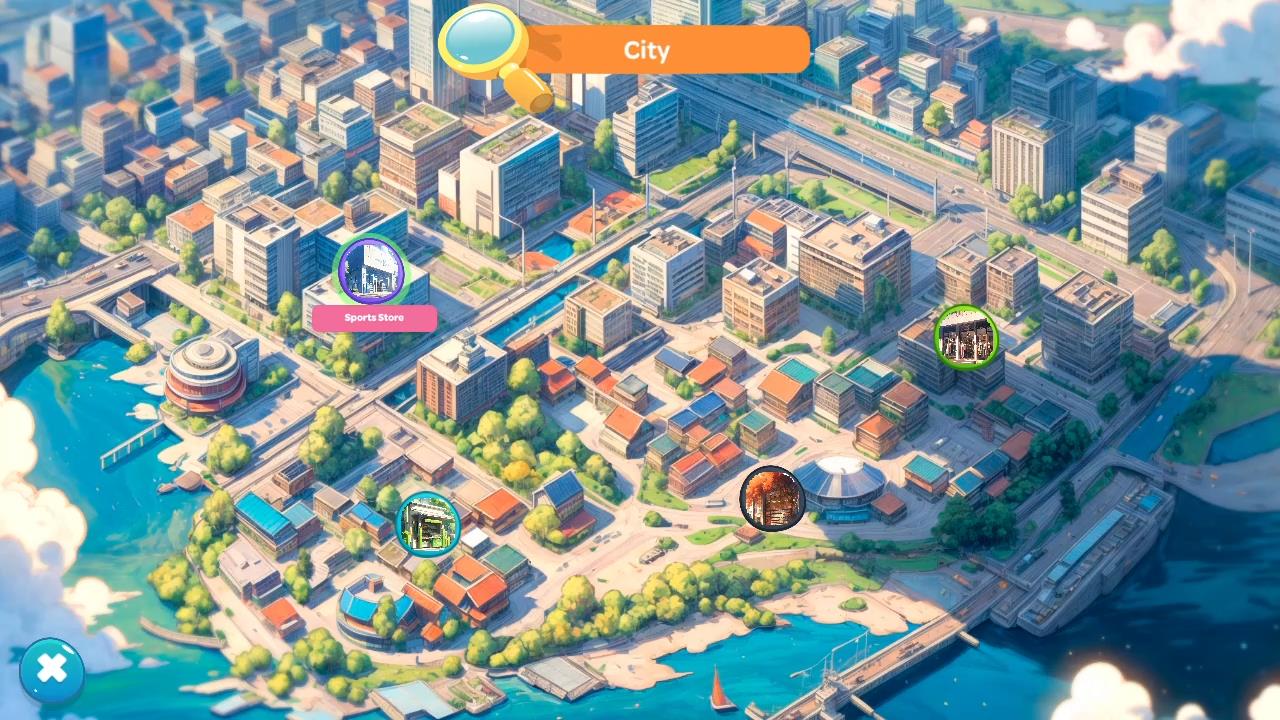This screenshot has height=720, width=1280.
Task: Click the pink Sports Store label
Action: pos(374,318)
